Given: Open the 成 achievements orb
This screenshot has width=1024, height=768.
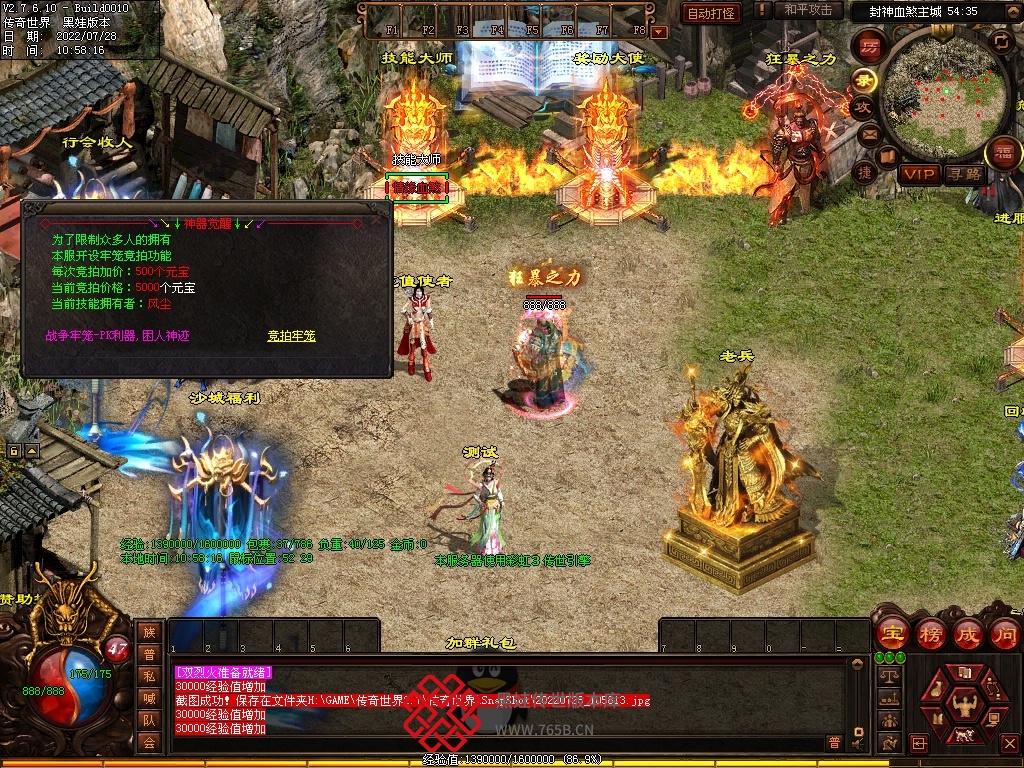Looking at the screenshot, I should coord(968,634).
